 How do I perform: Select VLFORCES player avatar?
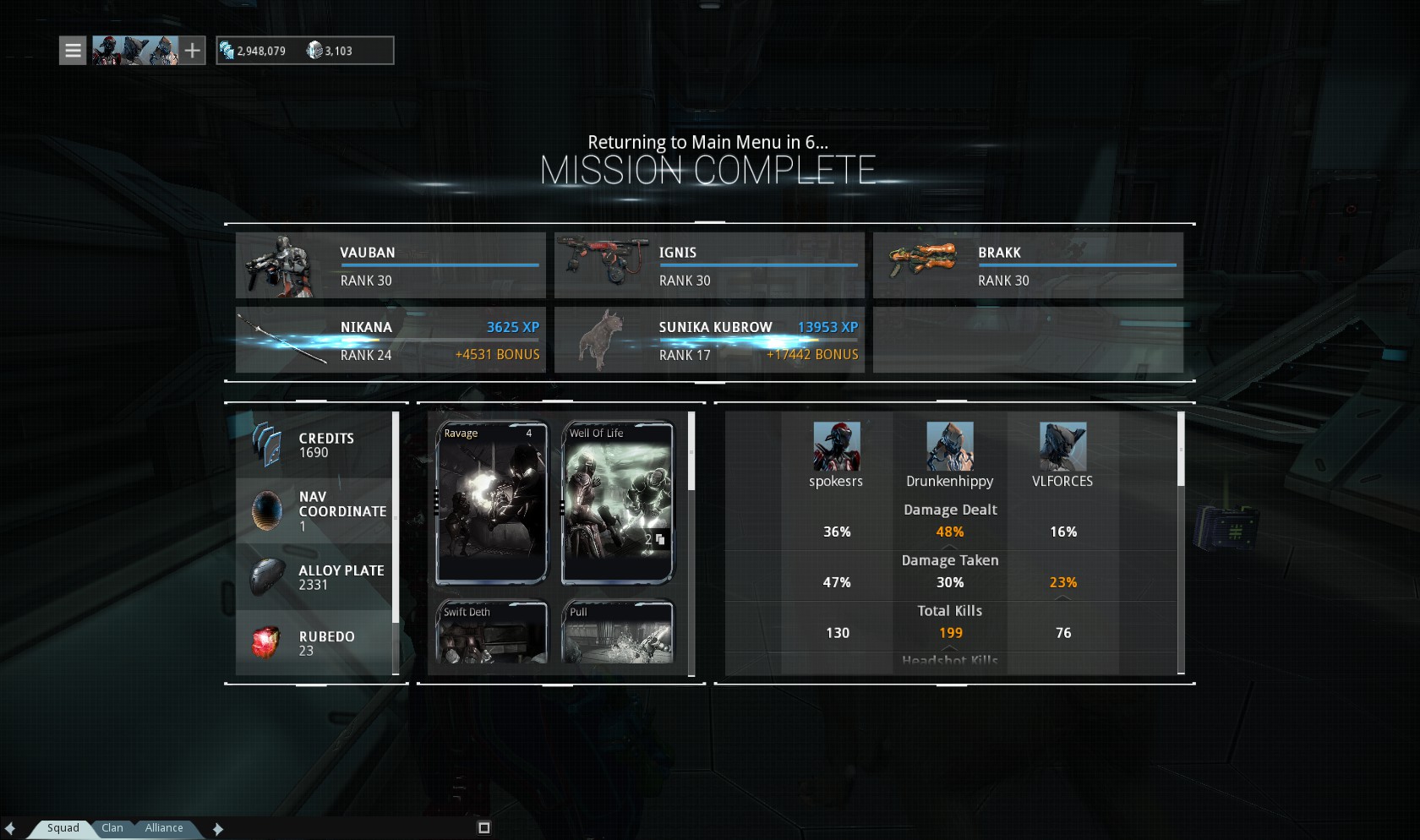tap(1062, 446)
